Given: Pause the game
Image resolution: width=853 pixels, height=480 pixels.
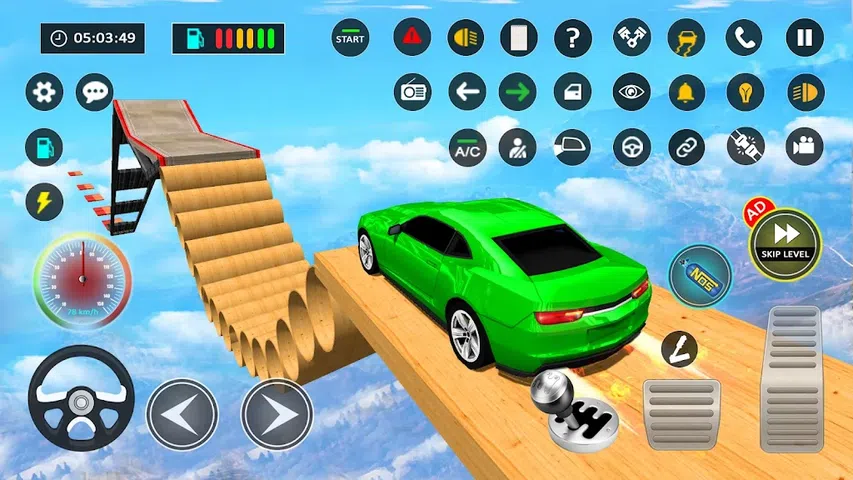Looking at the screenshot, I should 804,38.
